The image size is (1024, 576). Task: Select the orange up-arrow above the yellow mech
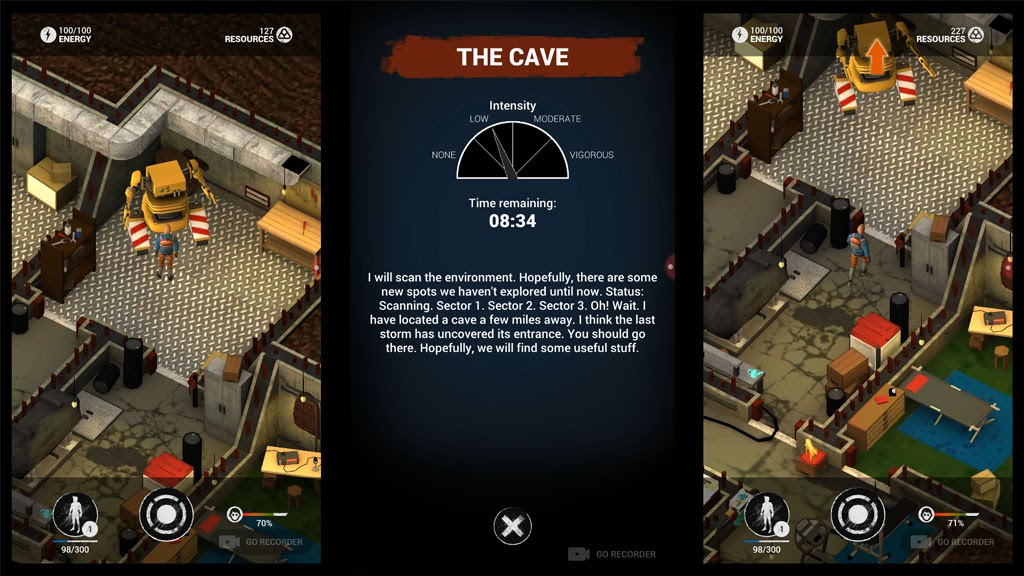[877, 56]
